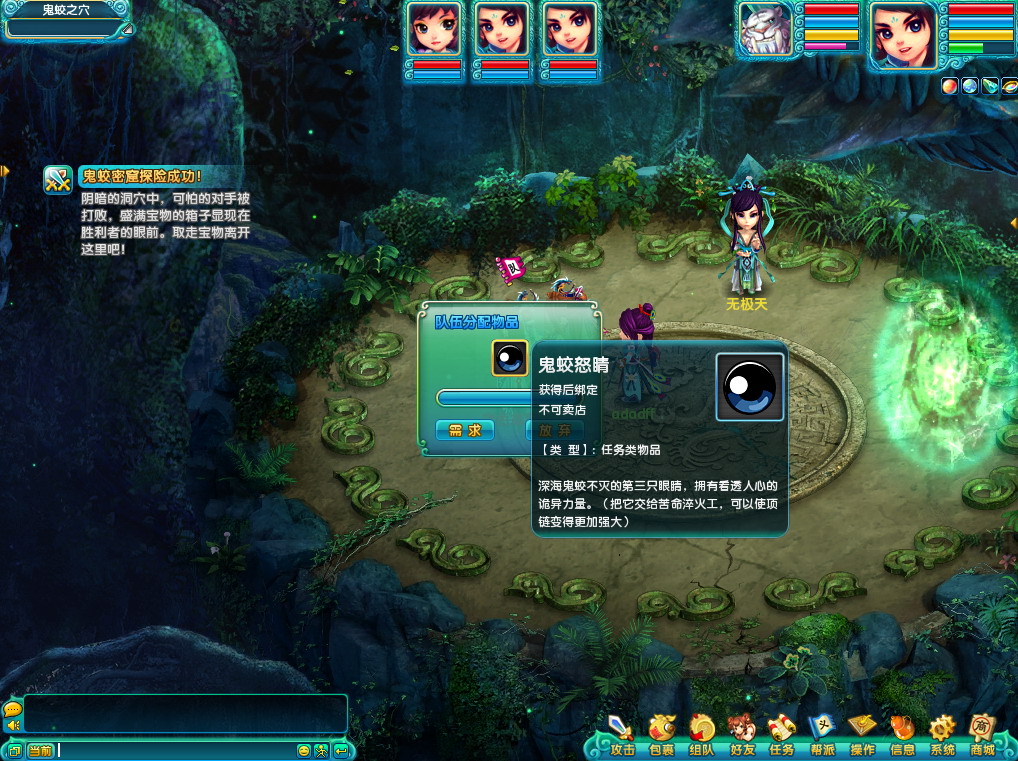
Task: Open the 系统 system settings
Action: coord(942,736)
